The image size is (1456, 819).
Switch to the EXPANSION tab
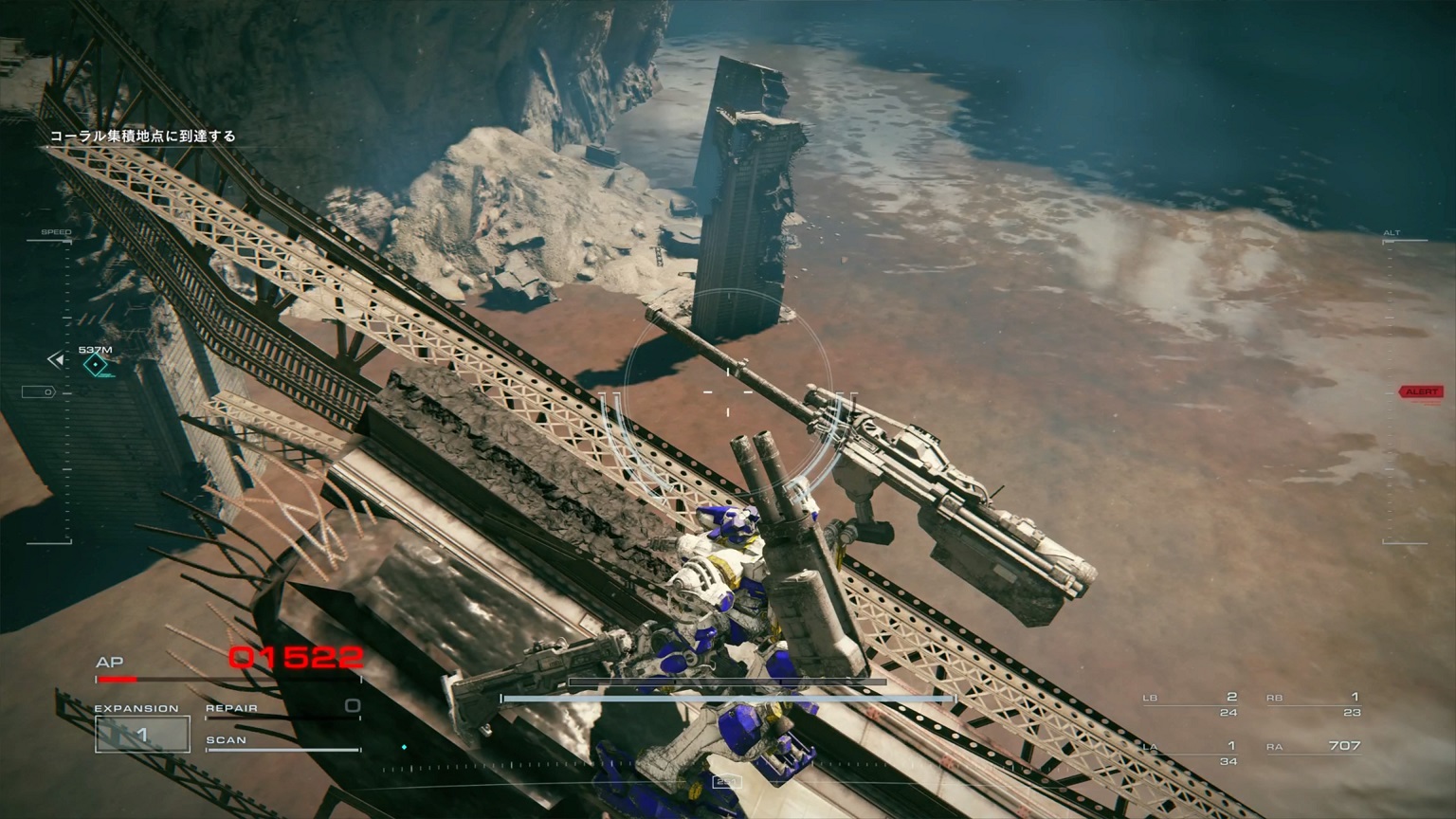point(138,707)
